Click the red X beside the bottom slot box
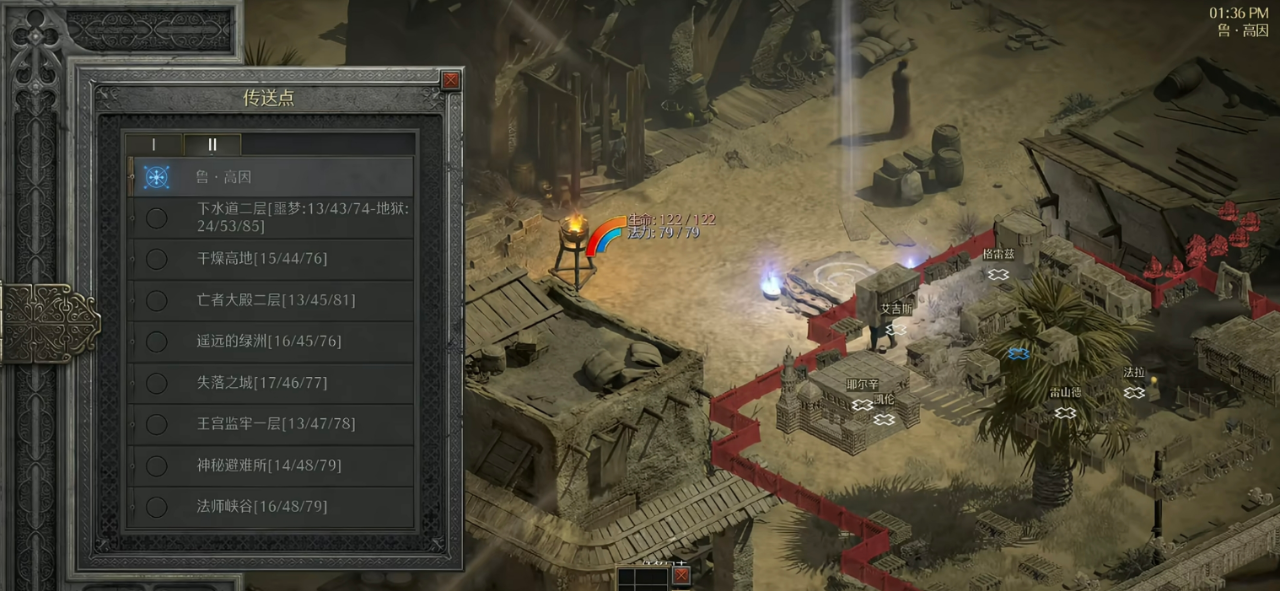This screenshot has height=591, width=1280. pos(681,576)
